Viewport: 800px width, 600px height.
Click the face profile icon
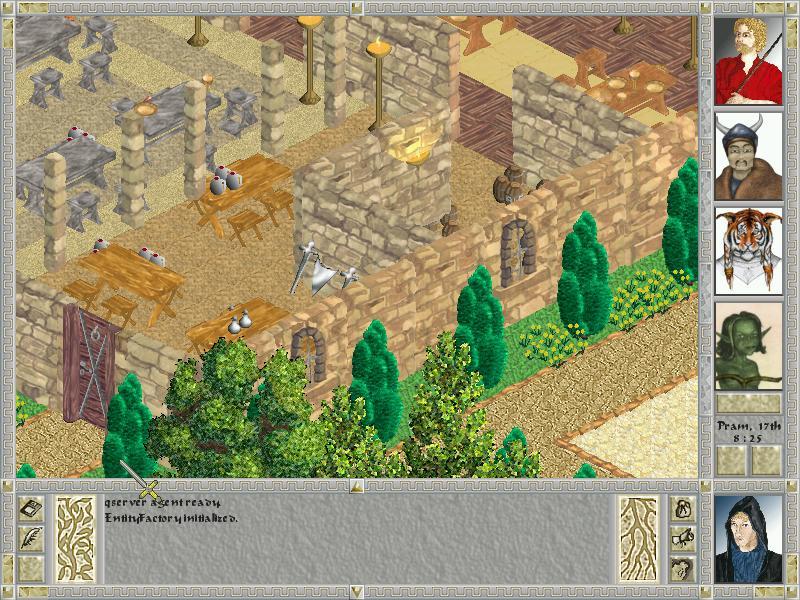[684, 569]
